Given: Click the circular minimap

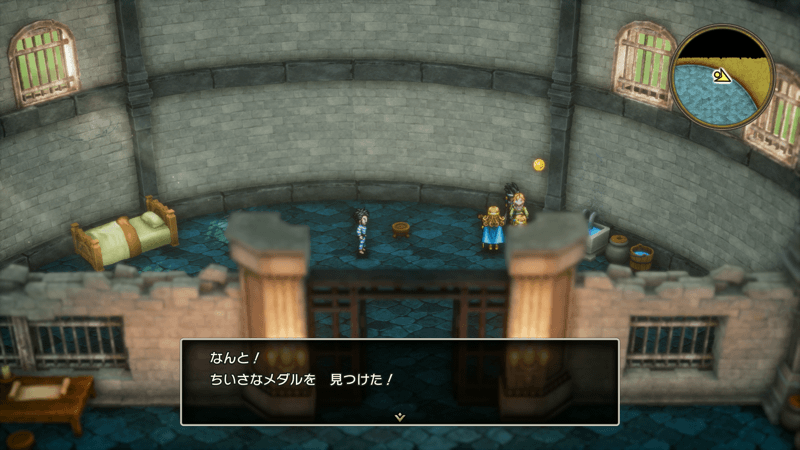Looking at the screenshot, I should pos(722,77).
